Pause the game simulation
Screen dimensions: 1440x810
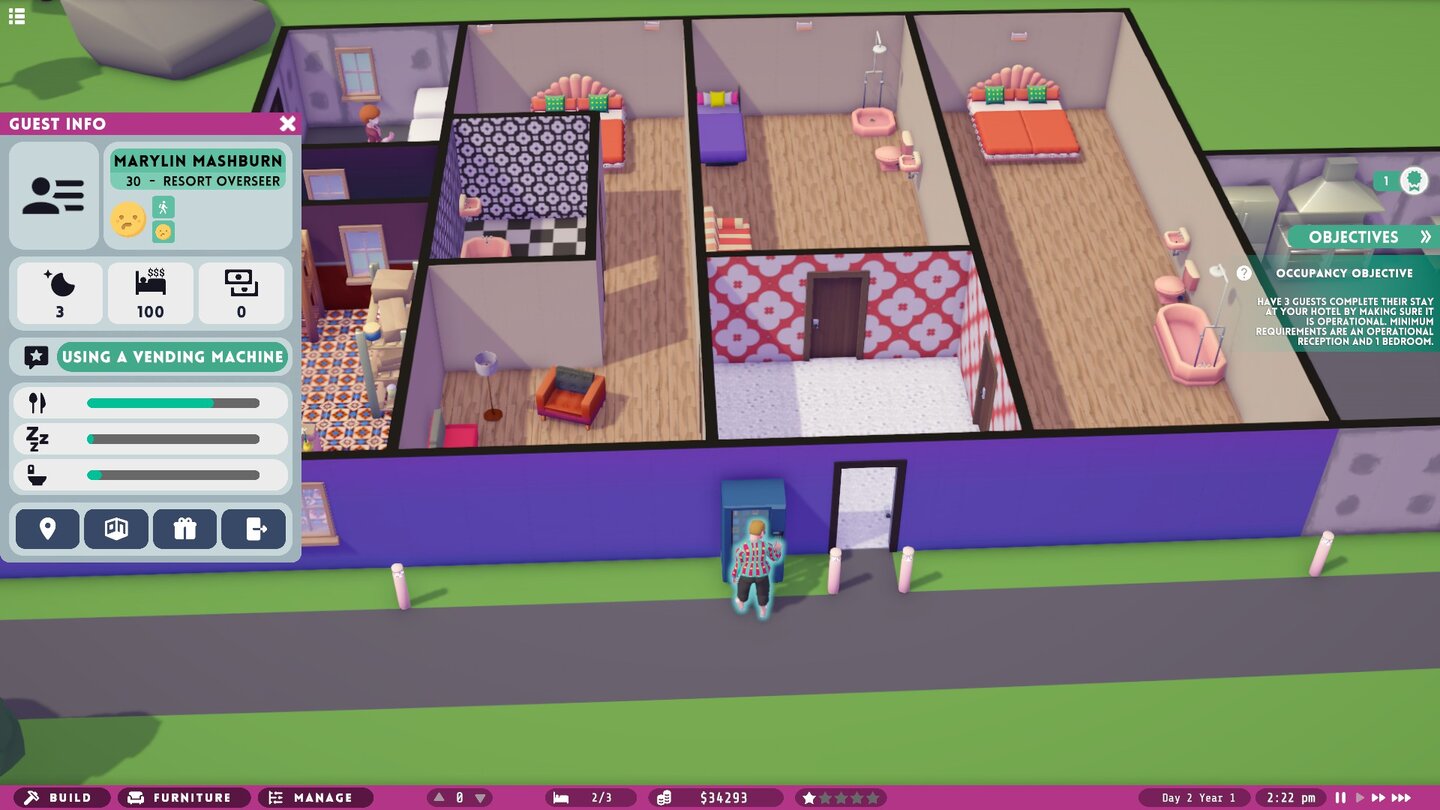click(1340, 797)
